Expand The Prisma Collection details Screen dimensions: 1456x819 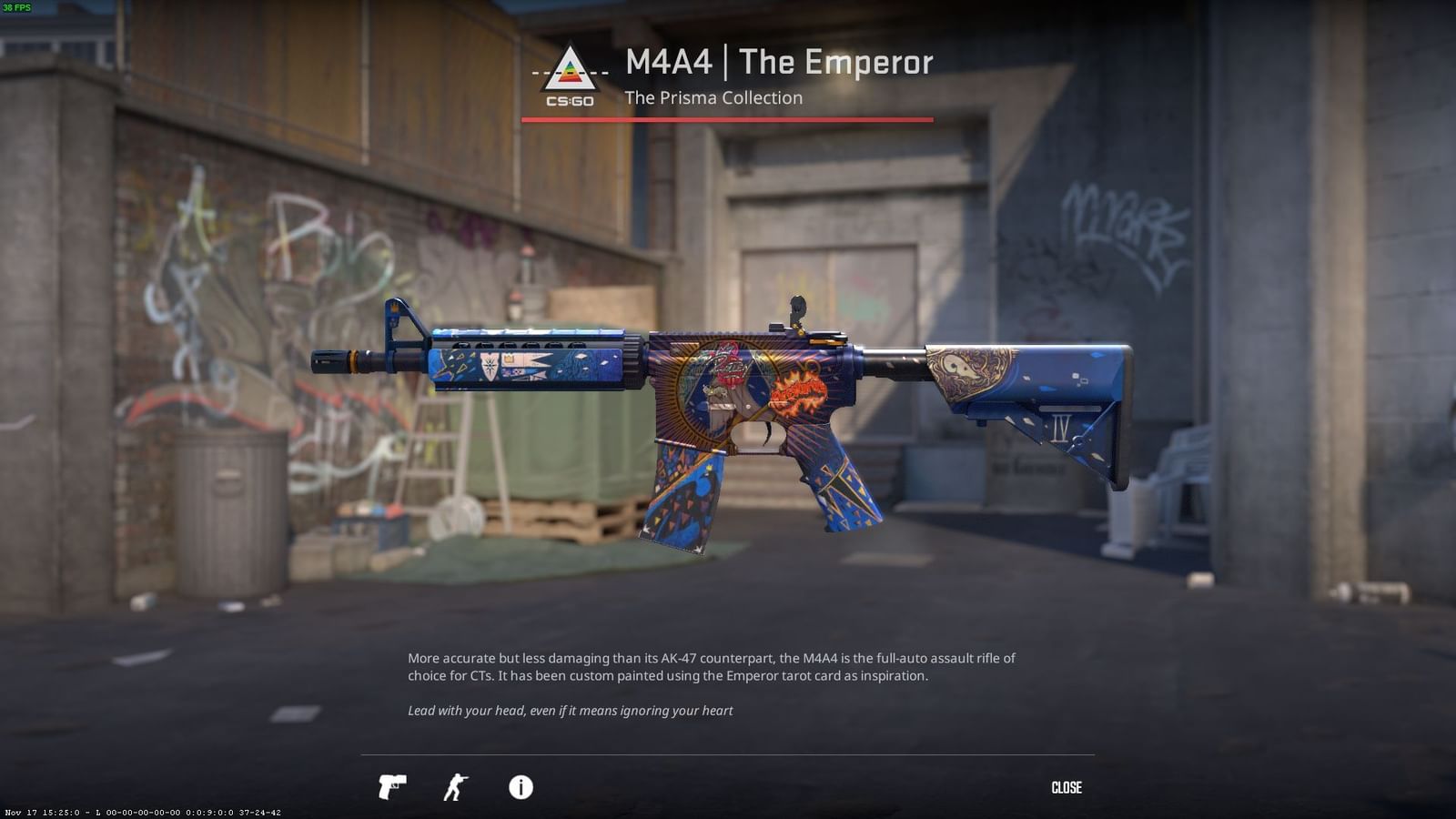[713, 98]
